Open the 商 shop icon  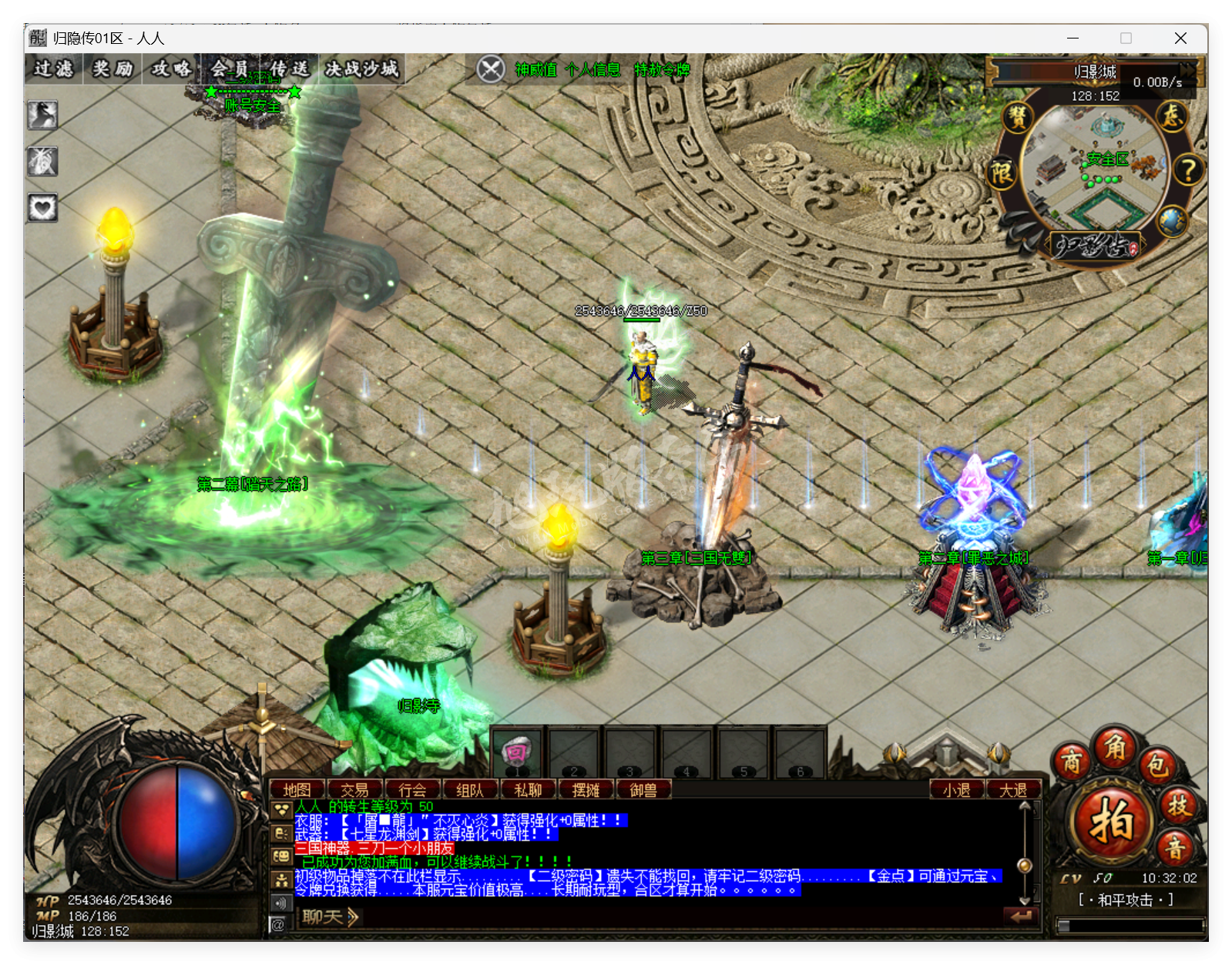pos(1073,762)
